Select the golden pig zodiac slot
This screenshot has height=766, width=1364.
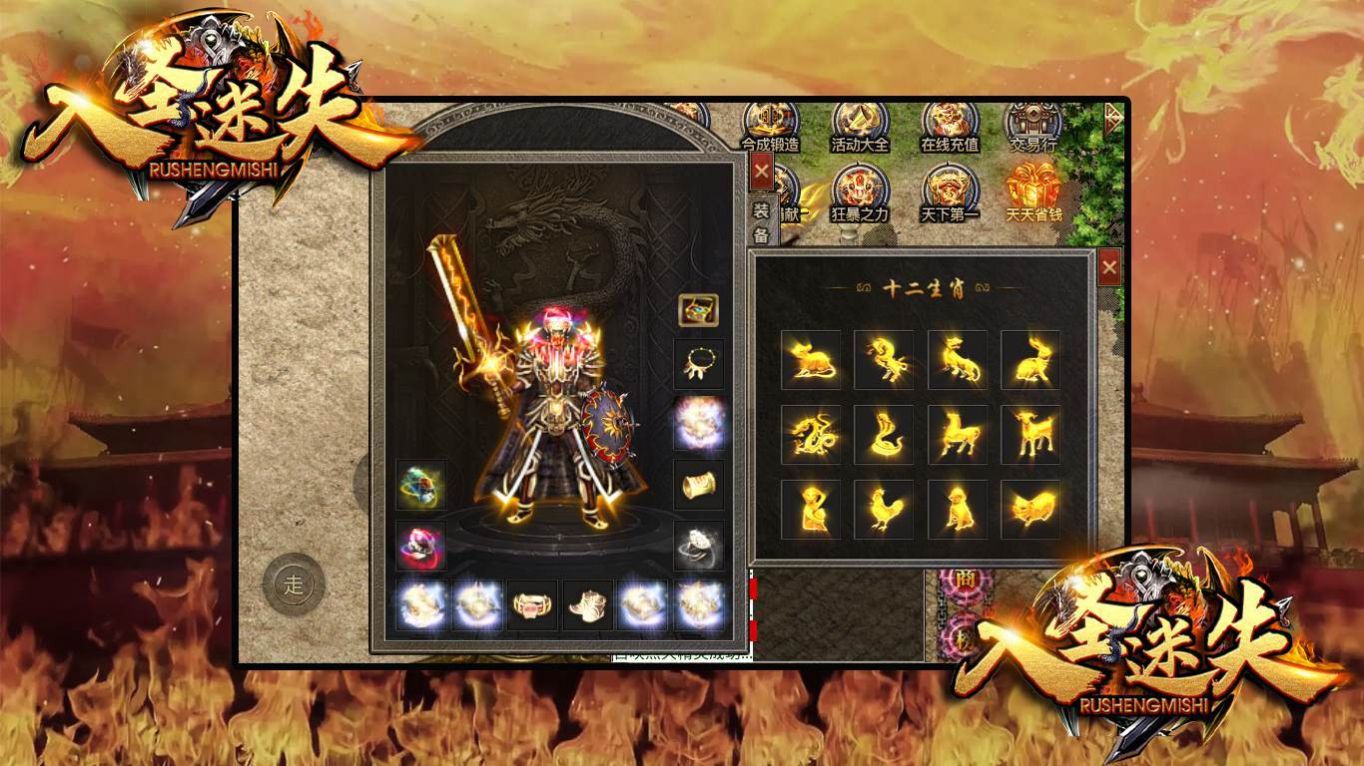(x=1031, y=510)
